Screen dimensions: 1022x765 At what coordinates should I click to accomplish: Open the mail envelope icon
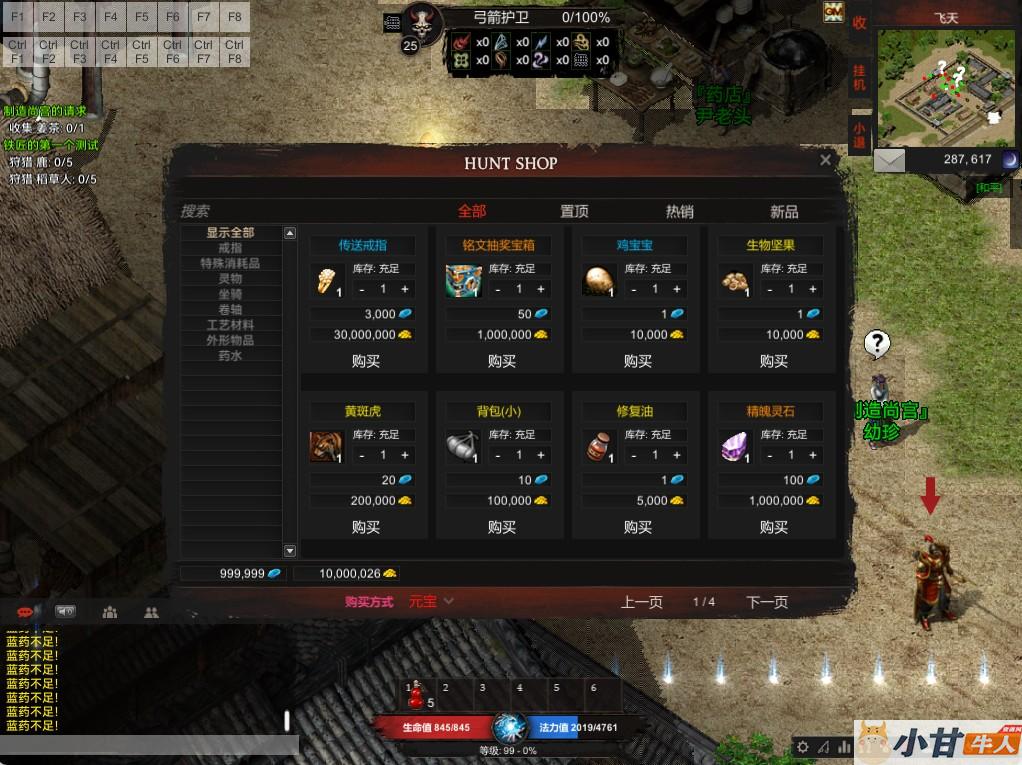(889, 160)
